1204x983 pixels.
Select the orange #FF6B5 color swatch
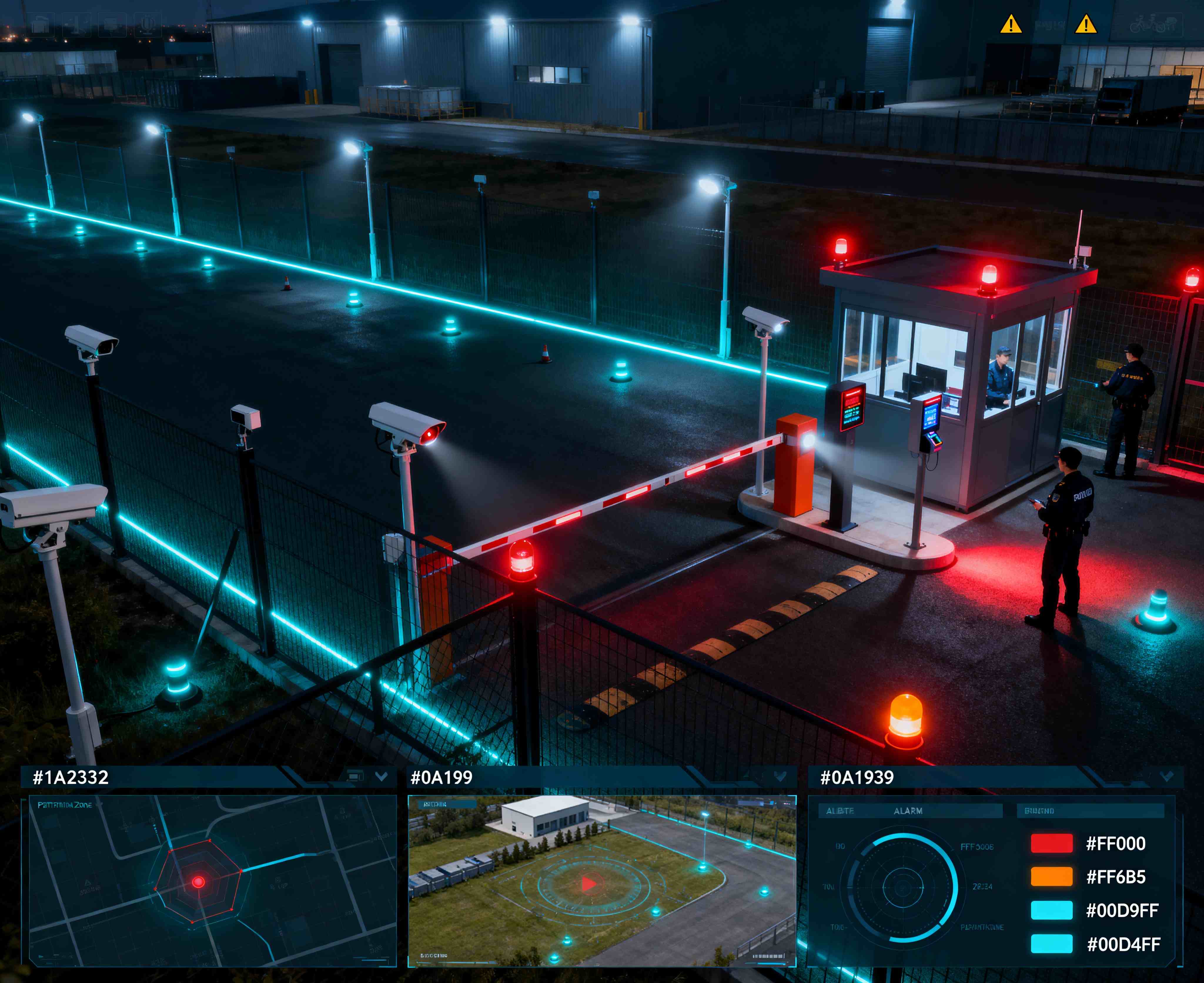[1051, 877]
